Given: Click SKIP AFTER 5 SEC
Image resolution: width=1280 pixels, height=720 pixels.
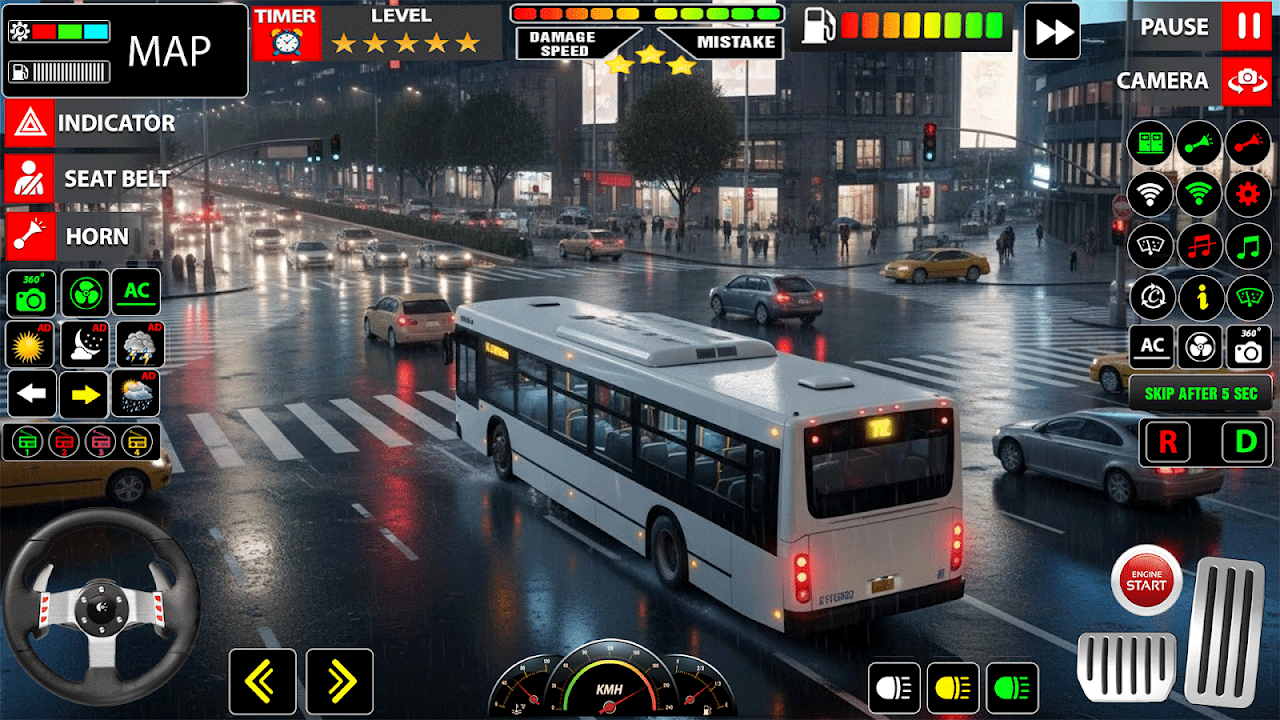Looking at the screenshot, I should [x=1200, y=393].
